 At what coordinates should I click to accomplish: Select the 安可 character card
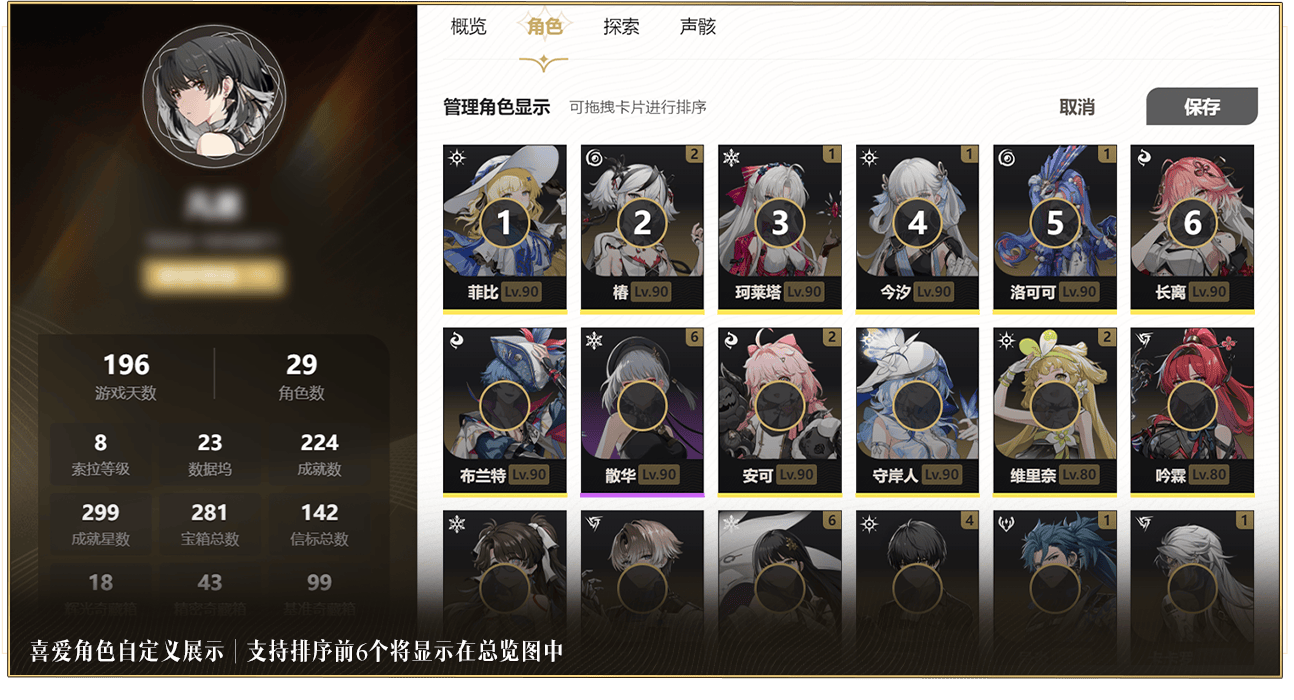coord(780,410)
